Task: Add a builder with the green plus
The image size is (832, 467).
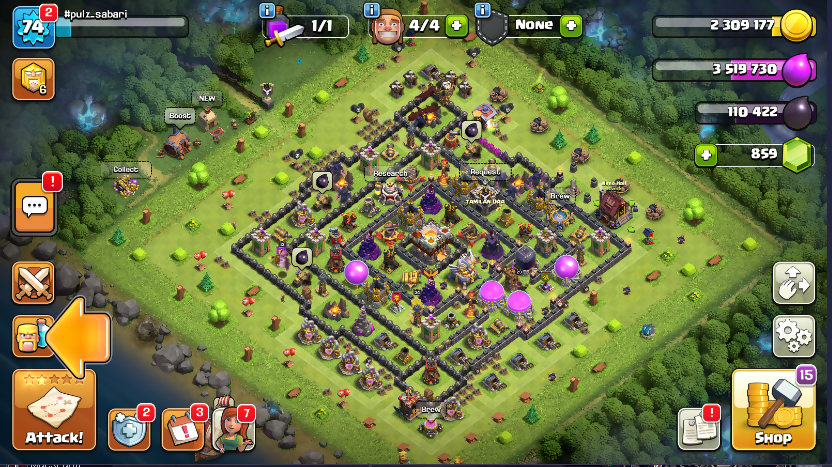Action: [x=455, y=26]
